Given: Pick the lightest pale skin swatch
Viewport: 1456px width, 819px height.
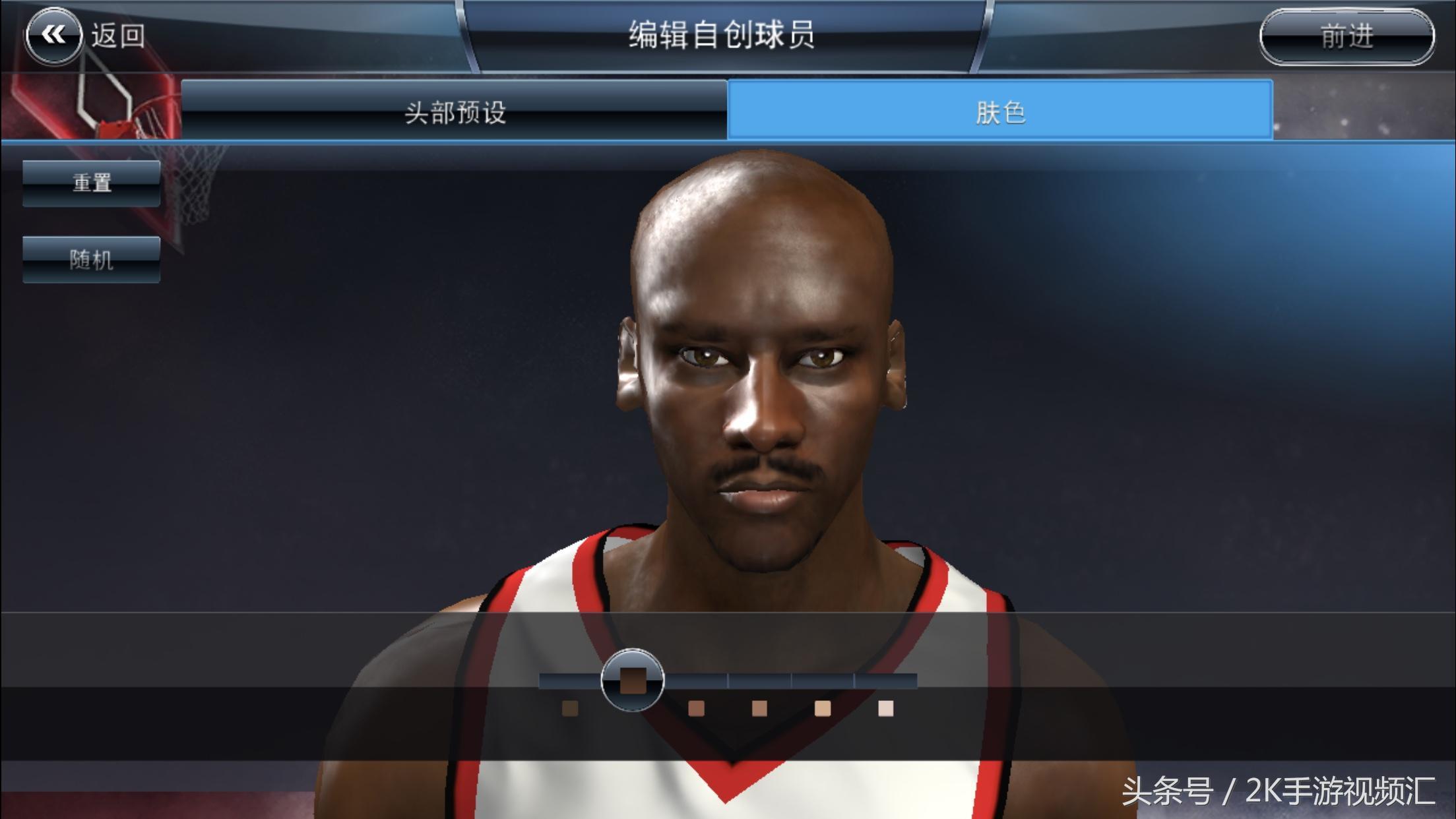Looking at the screenshot, I should [885, 708].
